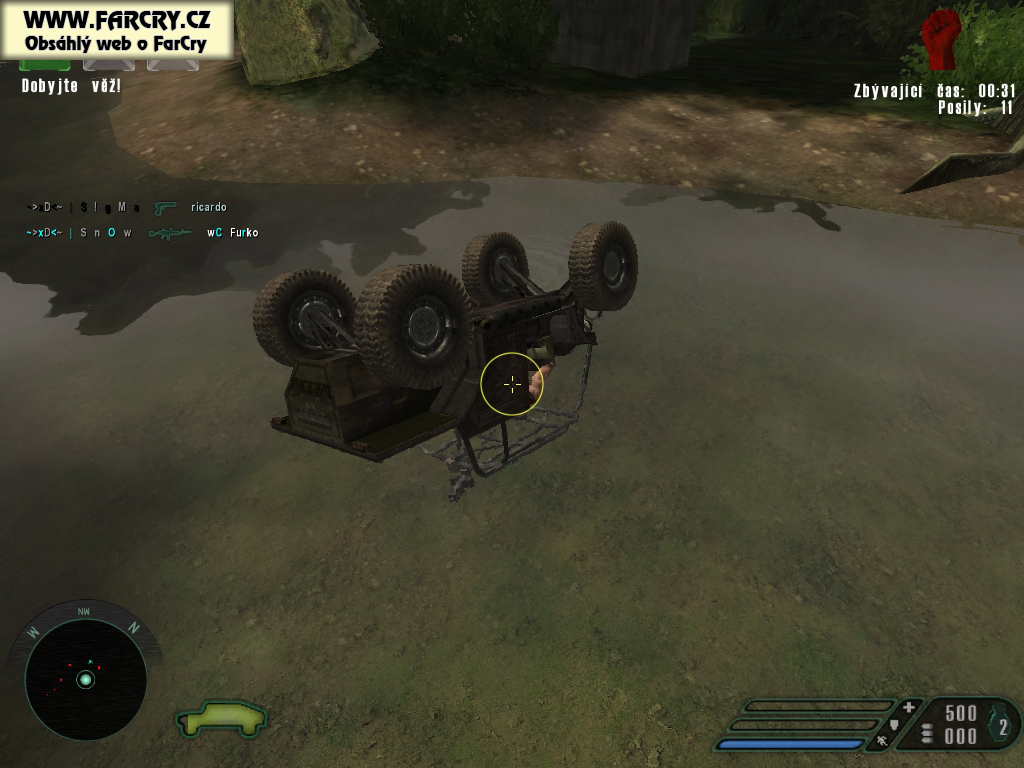Click the red fist team emblem
This screenshot has height=768, width=1024.
pyautogui.click(x=940, y=38)
